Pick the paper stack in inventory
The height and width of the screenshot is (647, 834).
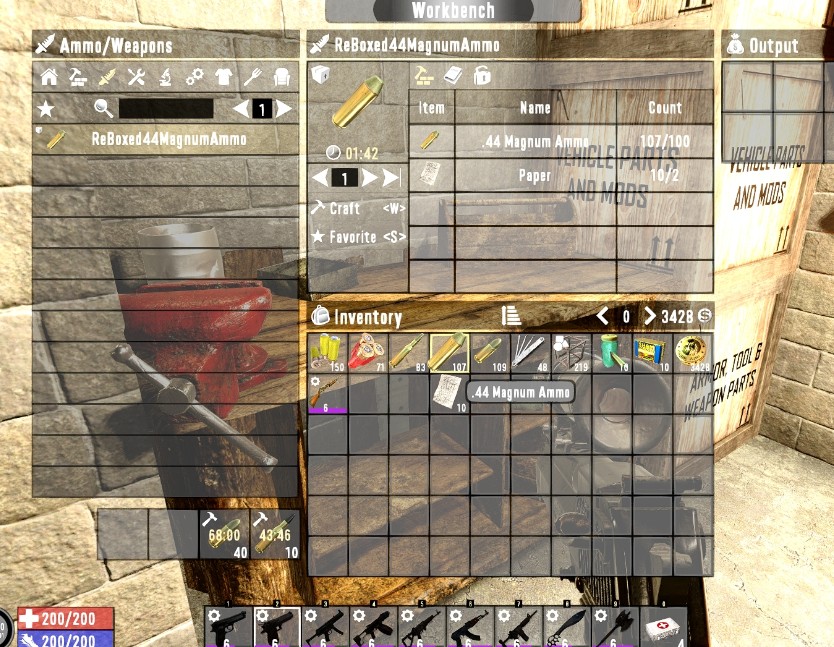(447, 392)
